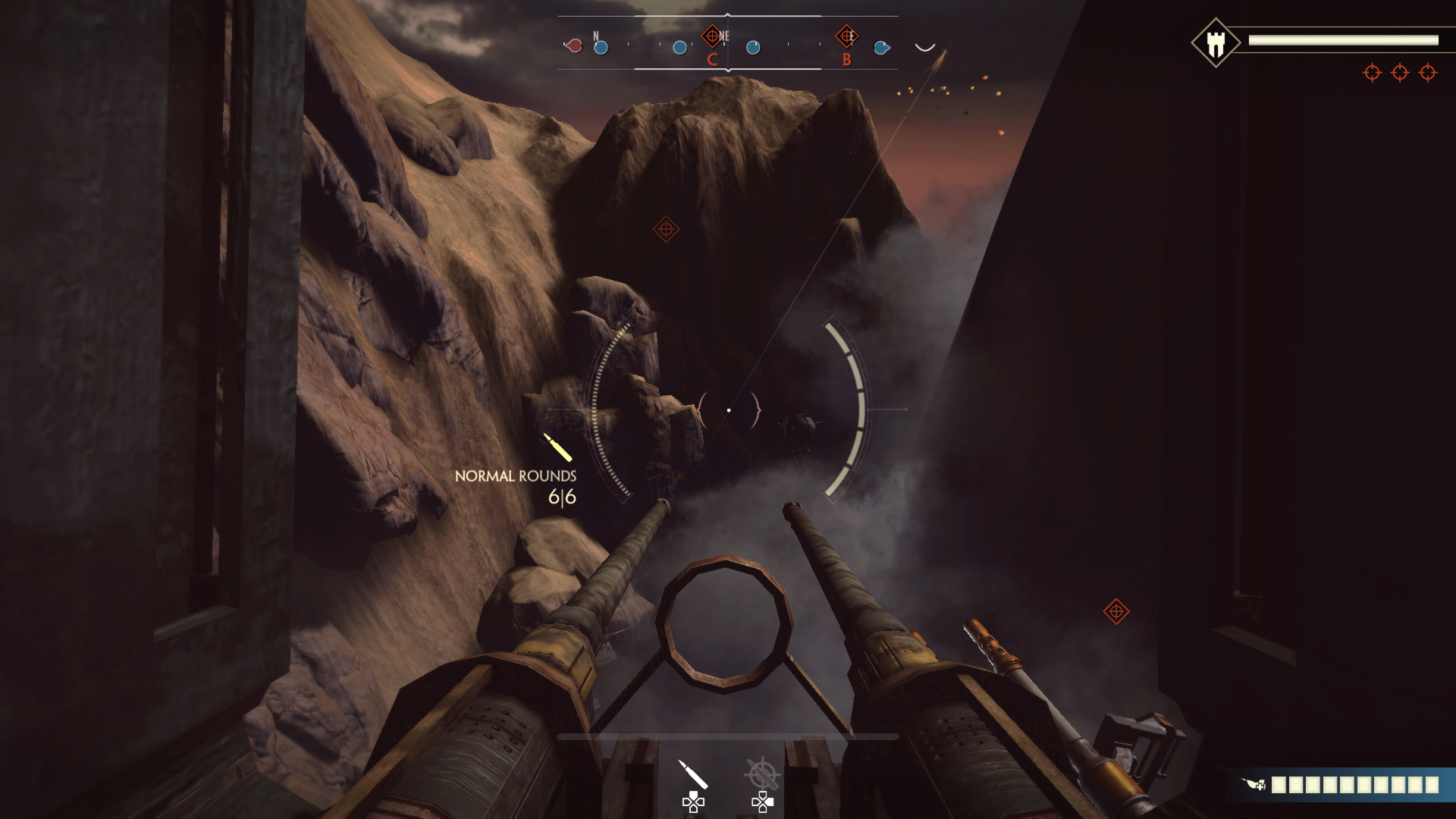This screenshot has height=819, width=1456.
Task: Open the curved indicator right of the compass
Action: coord(925,47)
